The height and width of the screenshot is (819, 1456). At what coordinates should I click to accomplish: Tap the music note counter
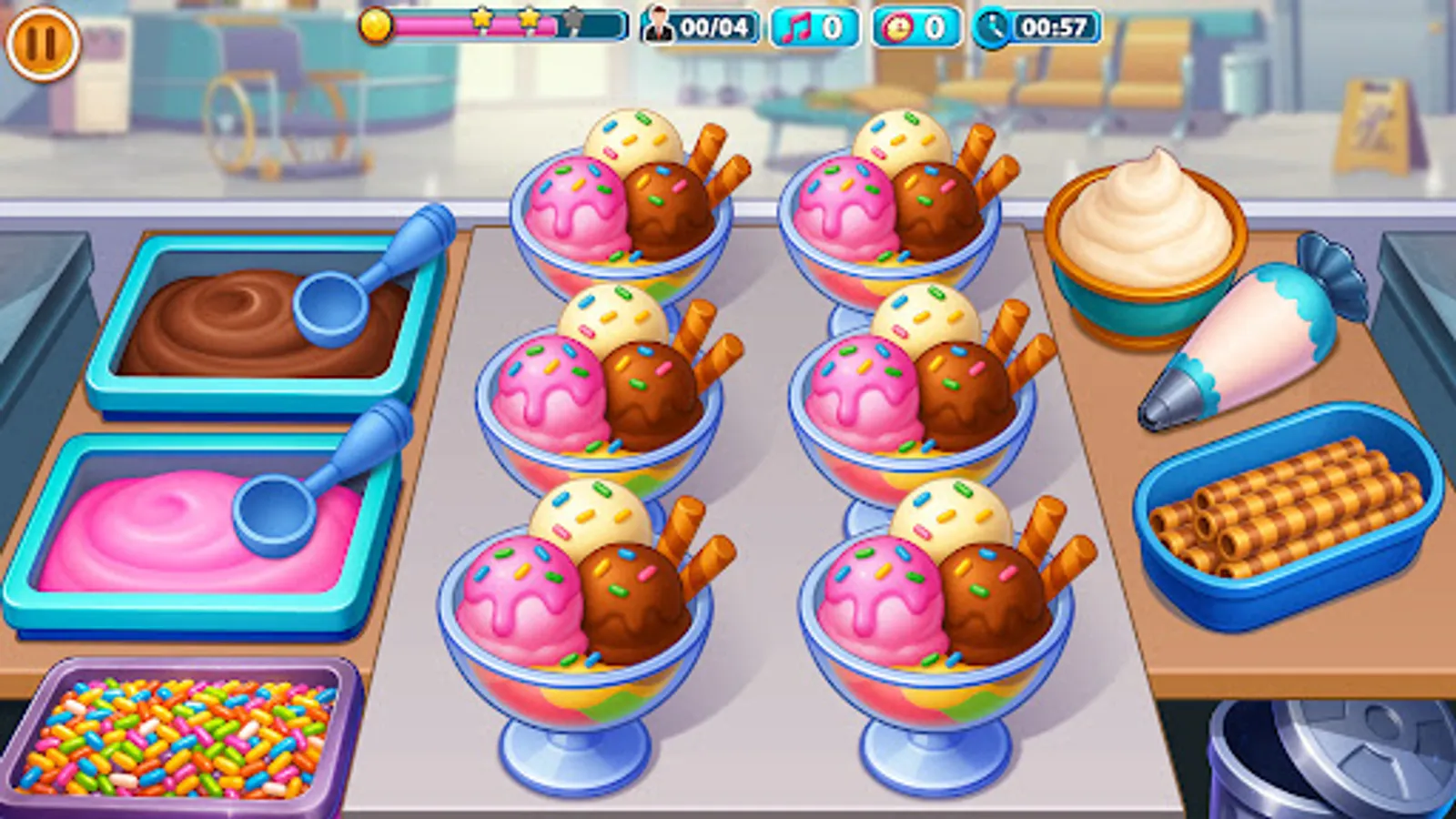(814, 28)
